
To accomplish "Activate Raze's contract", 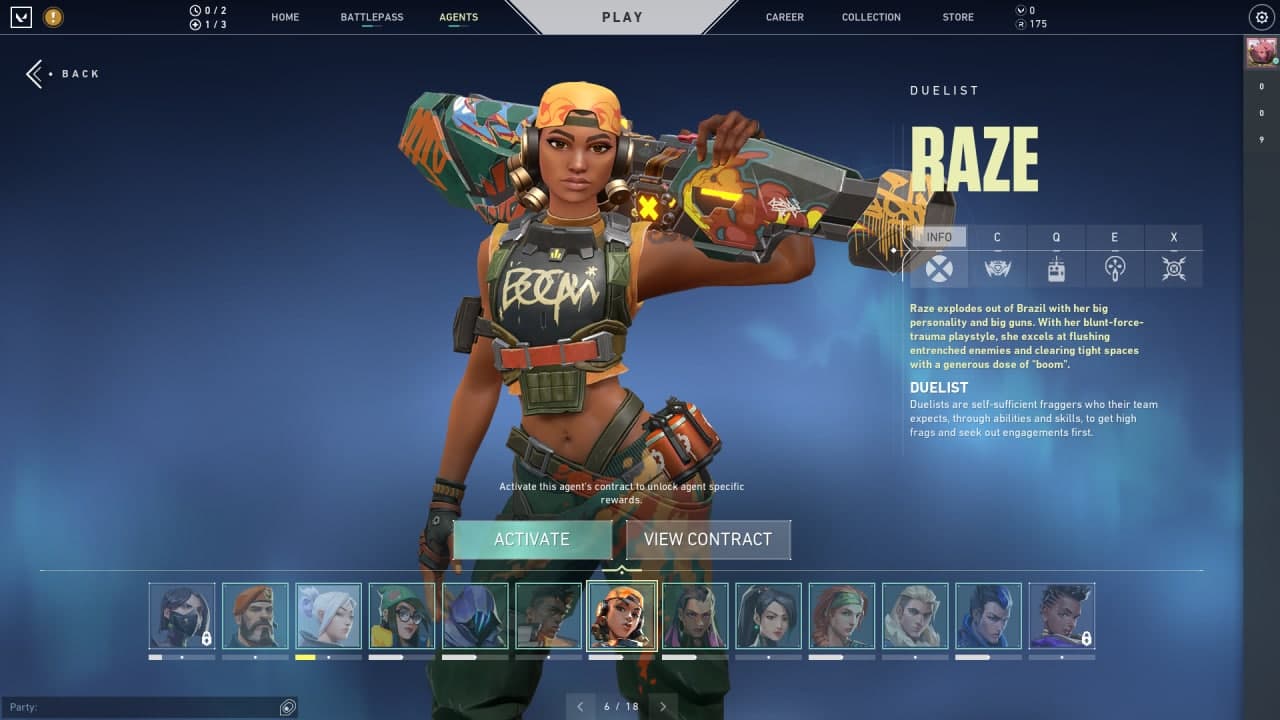I will (532, 539).
